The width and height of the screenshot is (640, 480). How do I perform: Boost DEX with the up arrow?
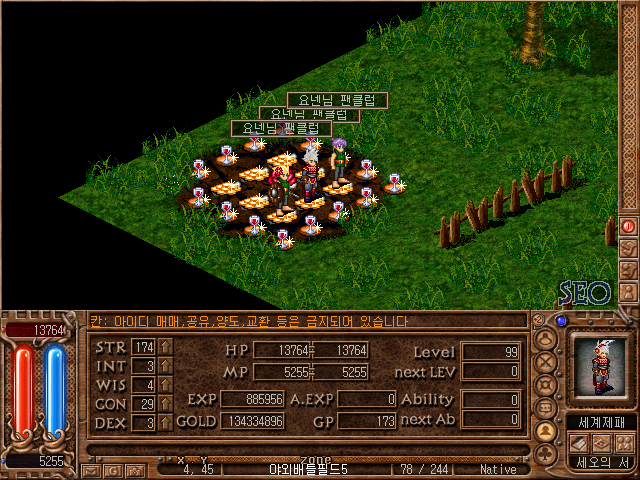pos(166,423)
